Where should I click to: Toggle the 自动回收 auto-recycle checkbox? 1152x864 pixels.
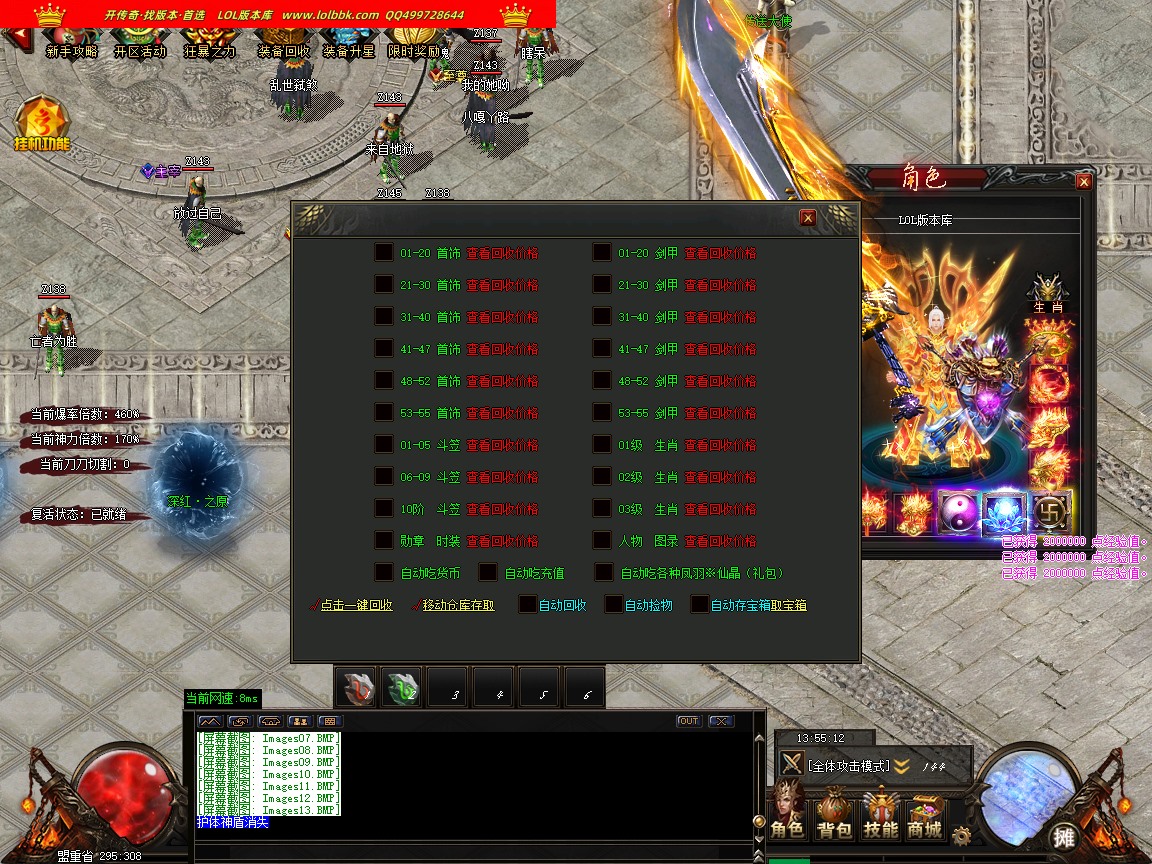[x=528, y=605]
